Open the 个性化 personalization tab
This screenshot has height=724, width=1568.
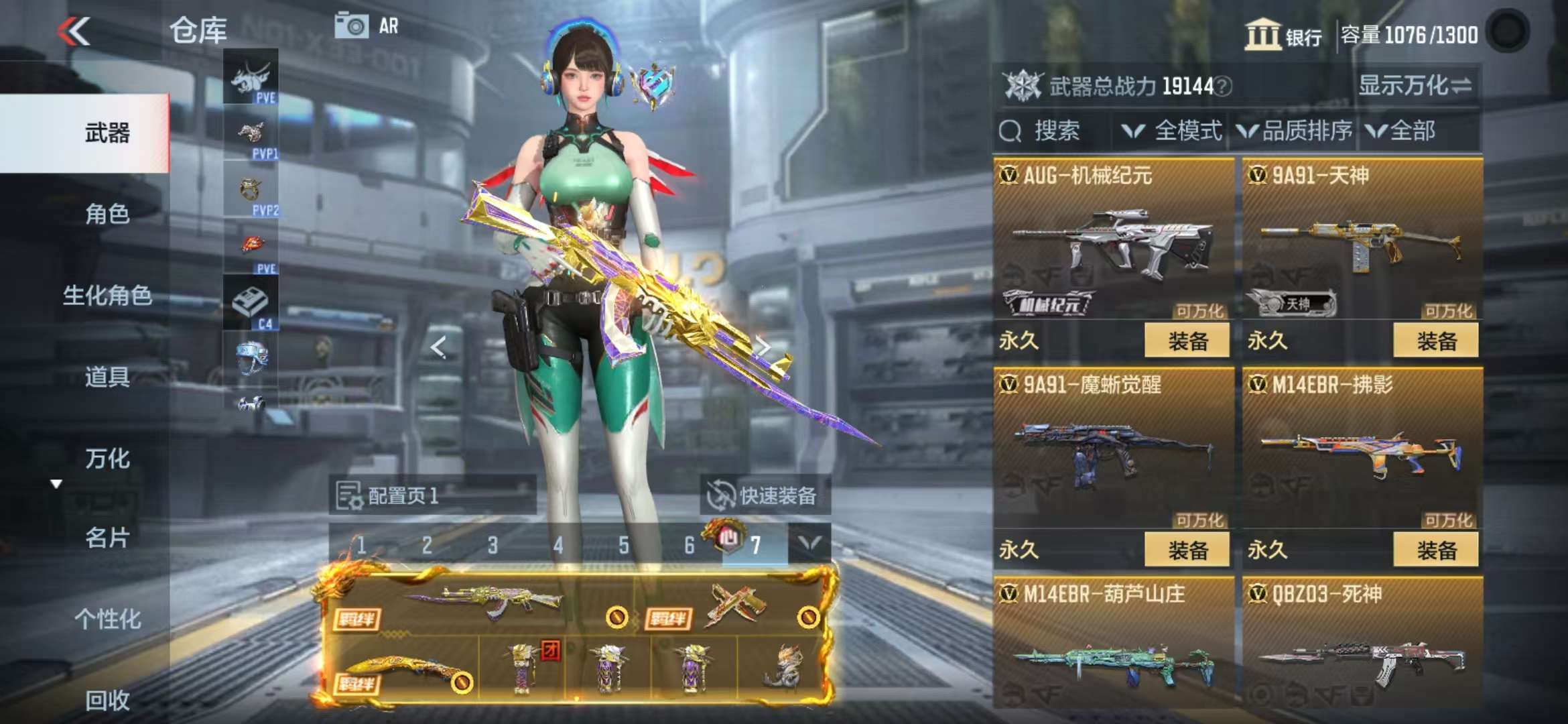click(107, 619)
